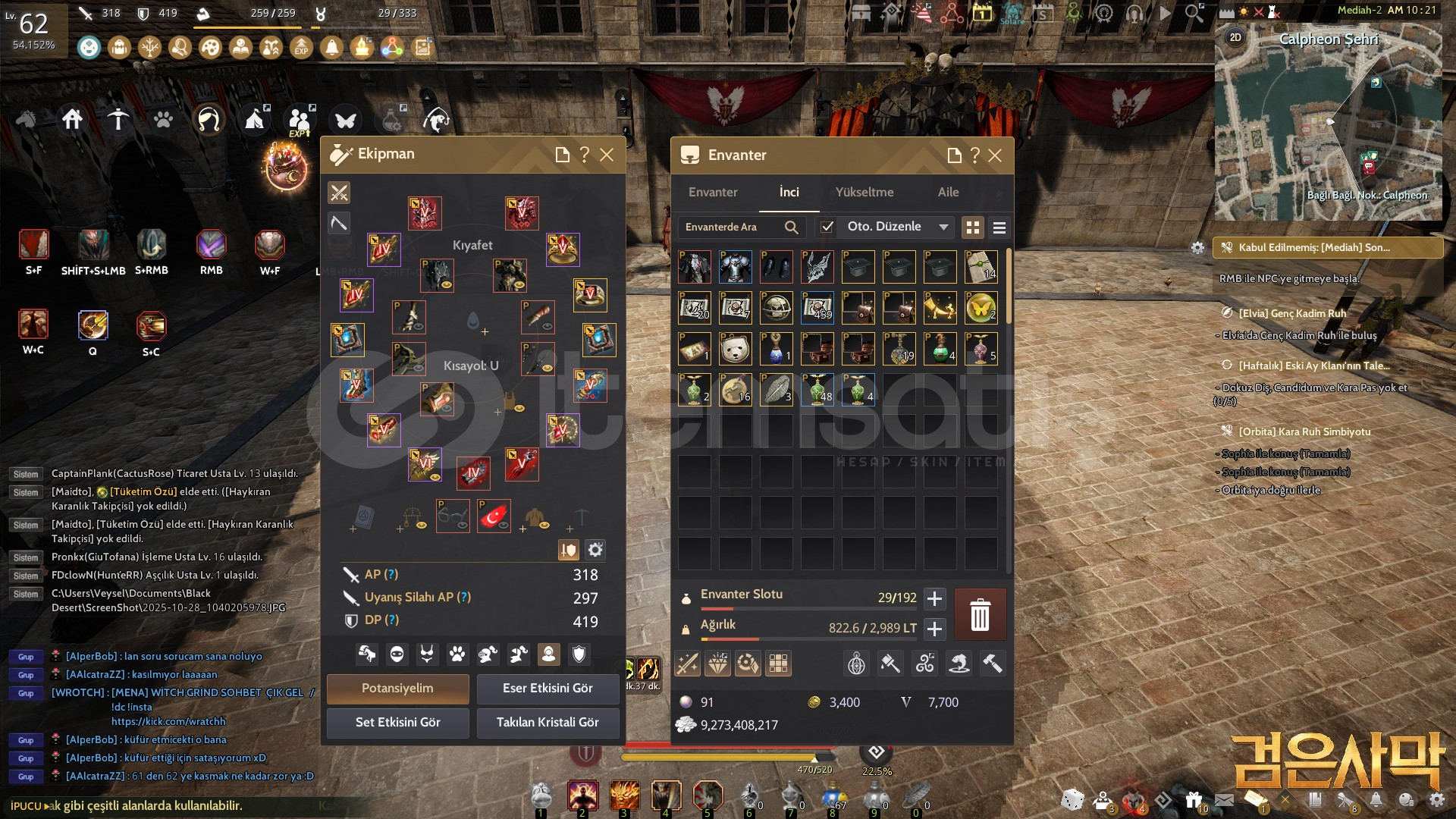Switch inventory to list view
Screen dimensions: 1456x819
click(999, 227)
